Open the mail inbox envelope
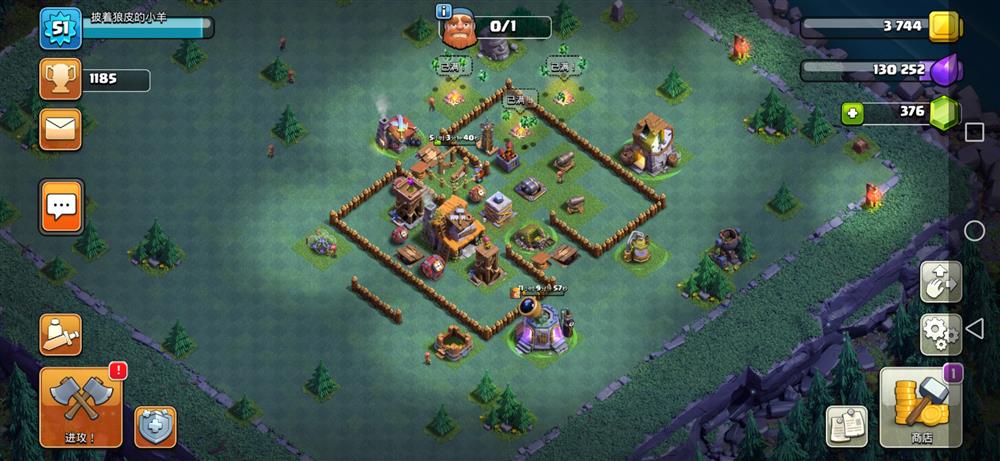This screenshot has height=461, width=1000. click(60, 129)
